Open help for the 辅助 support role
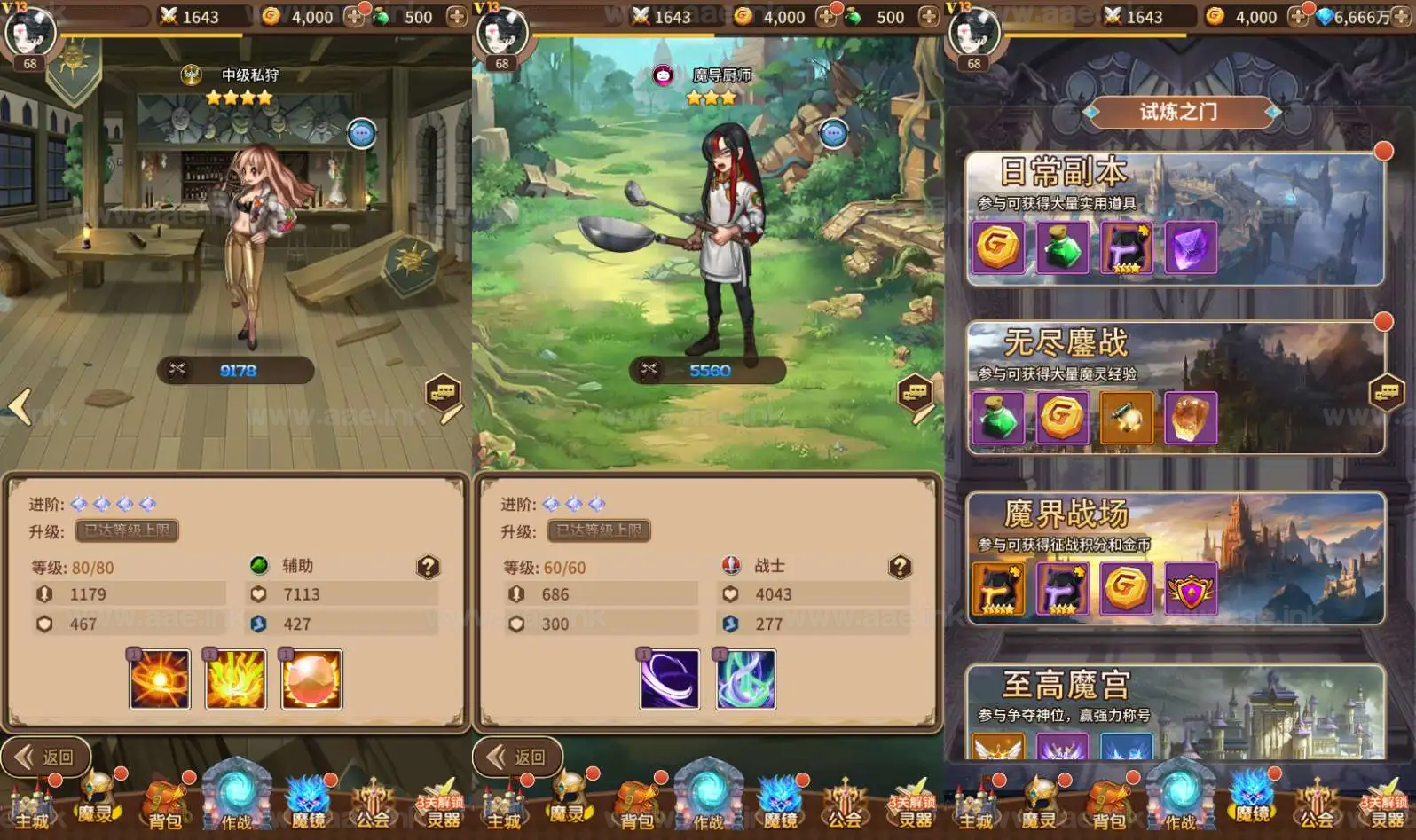Screen dimensions: 1416x840 [428, 567]
